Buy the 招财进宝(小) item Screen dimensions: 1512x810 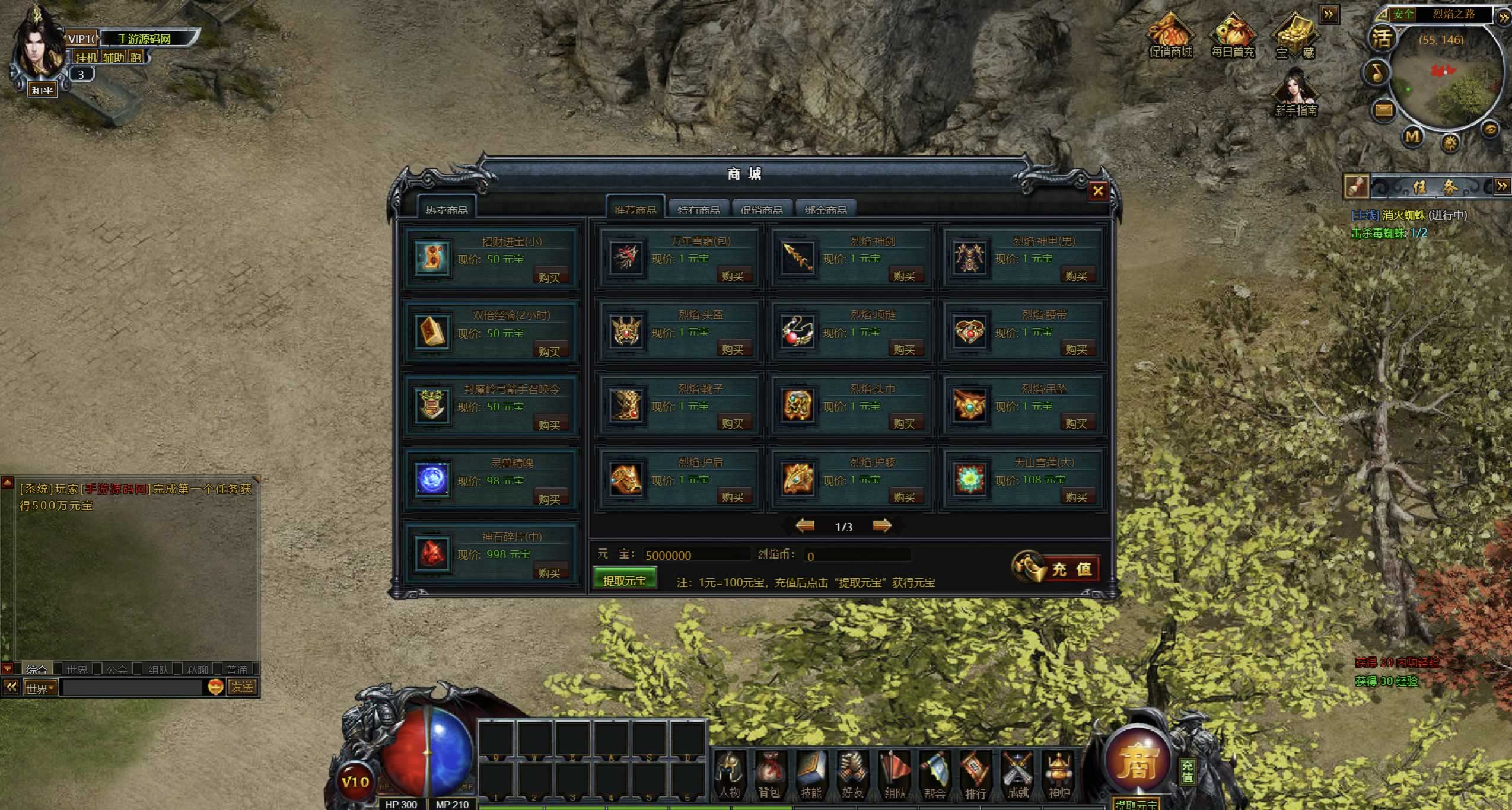[x=549, y=277]
